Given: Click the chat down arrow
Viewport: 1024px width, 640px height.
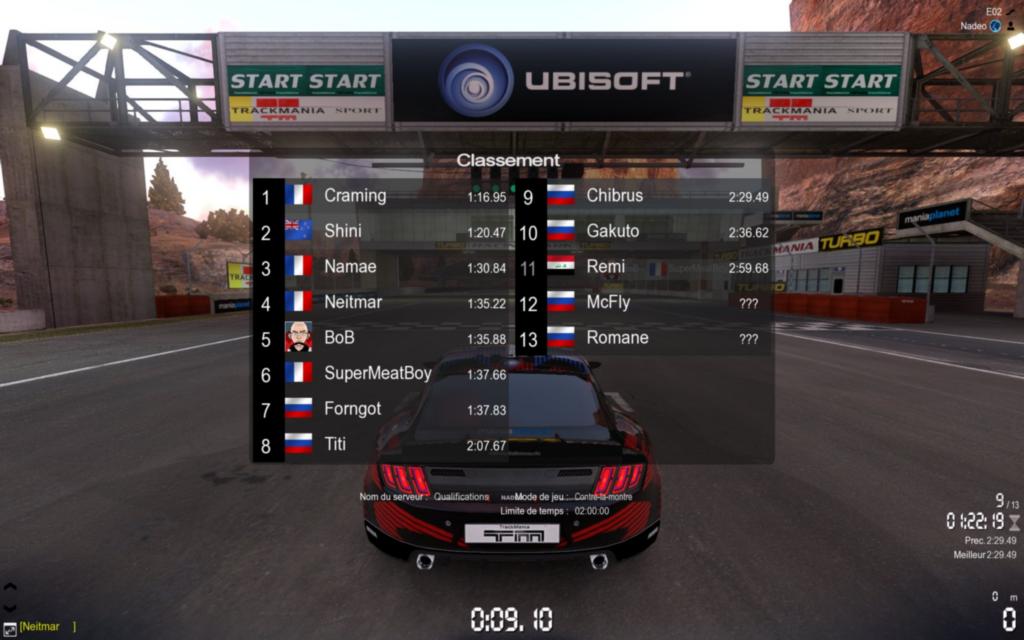Looking at the screenshot, I should [10, 607].
